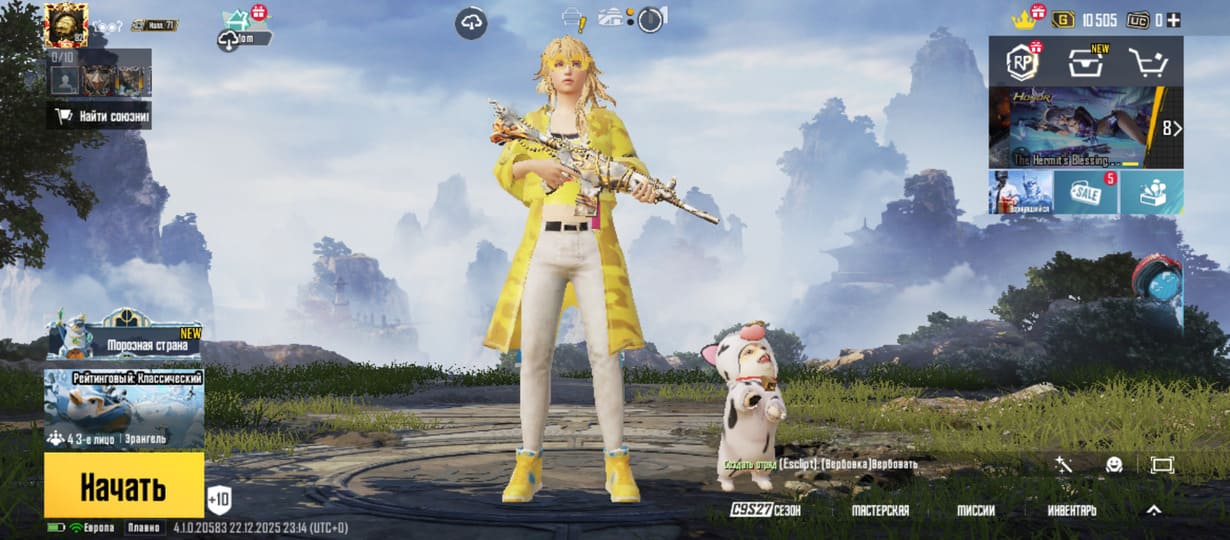Select the Рейтинговый Классический mode card
The image size is (1230, 540).
(124, 410)
